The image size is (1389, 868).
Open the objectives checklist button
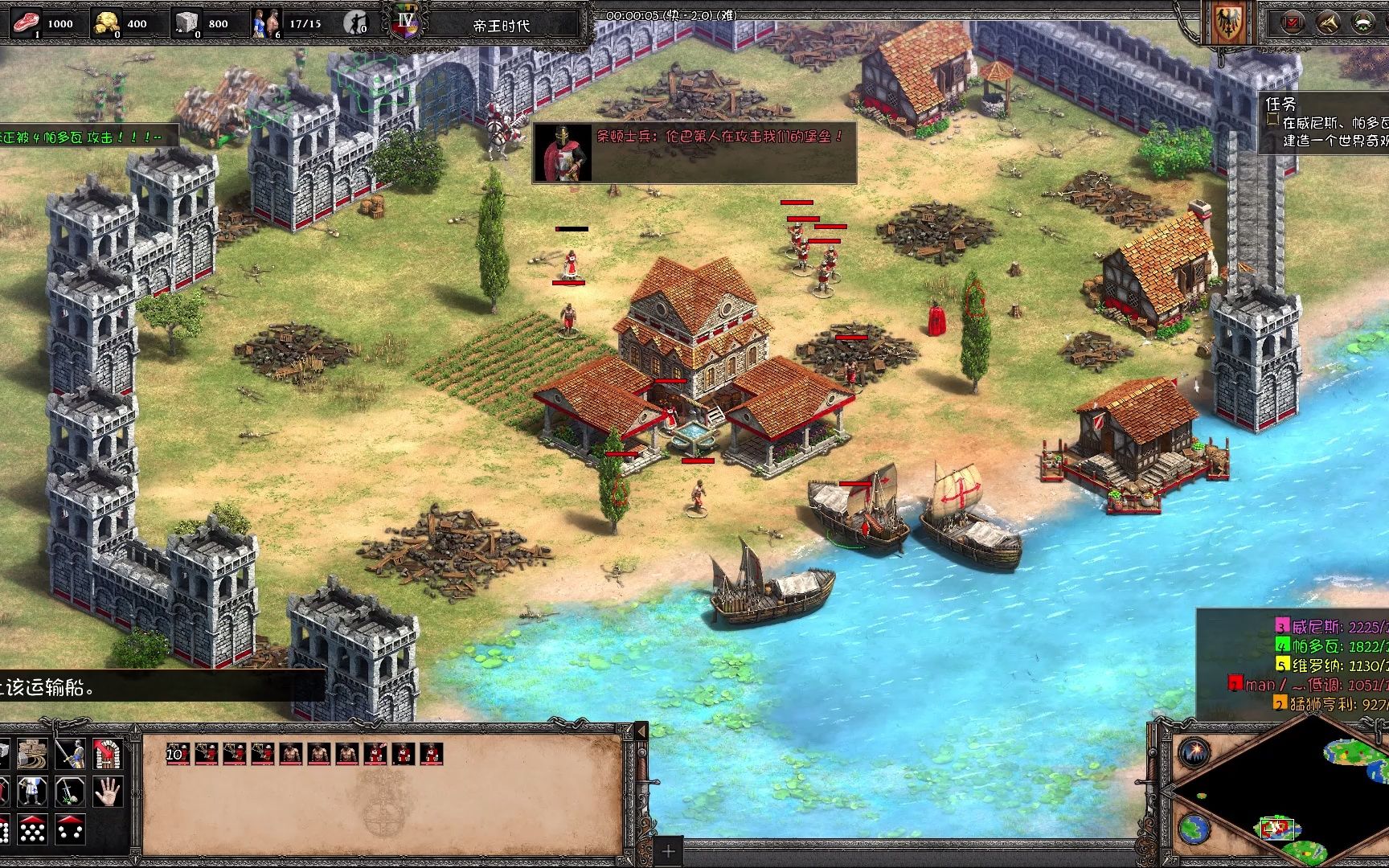pyautogui.click(x=1292, y=23)
